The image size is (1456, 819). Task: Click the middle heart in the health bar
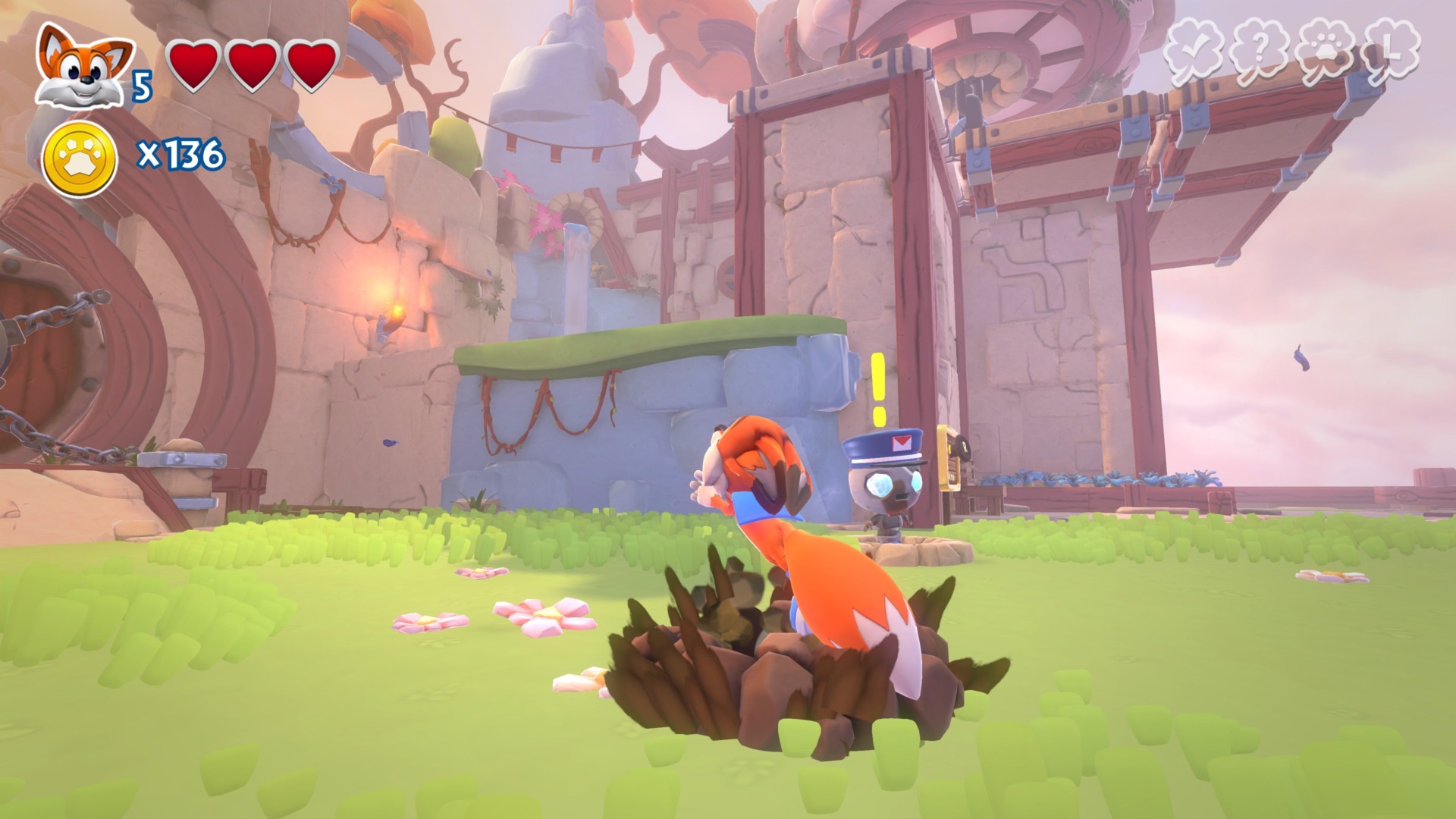coord(253,67)
